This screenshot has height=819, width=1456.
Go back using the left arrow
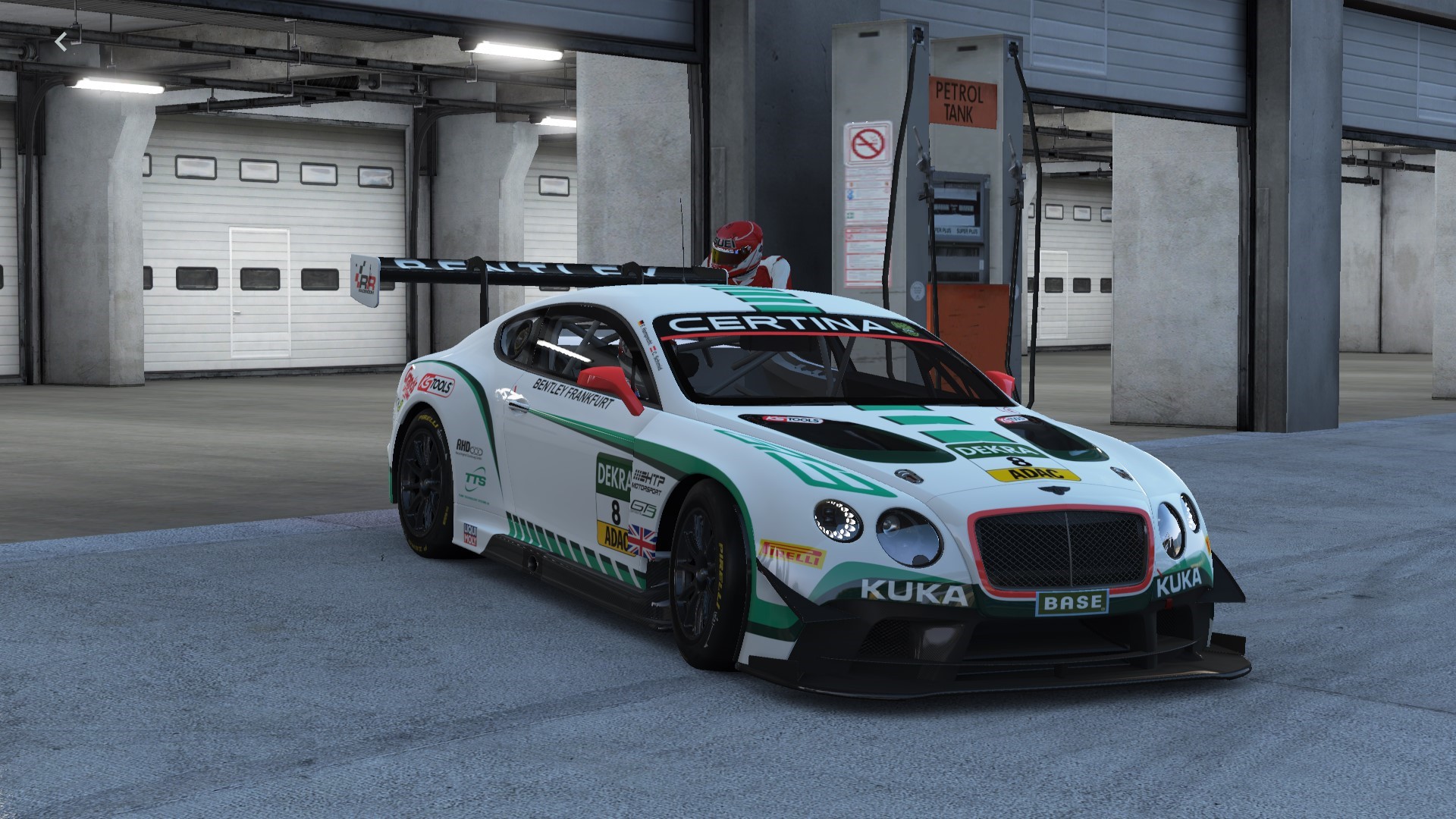click(61, 42)
